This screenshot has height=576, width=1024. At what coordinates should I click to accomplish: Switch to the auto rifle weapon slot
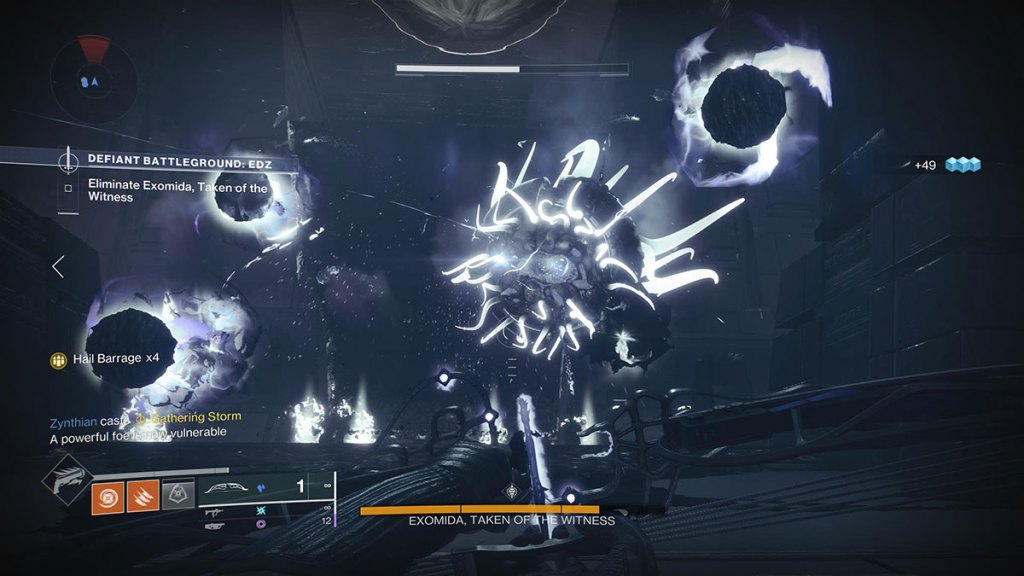218,510
